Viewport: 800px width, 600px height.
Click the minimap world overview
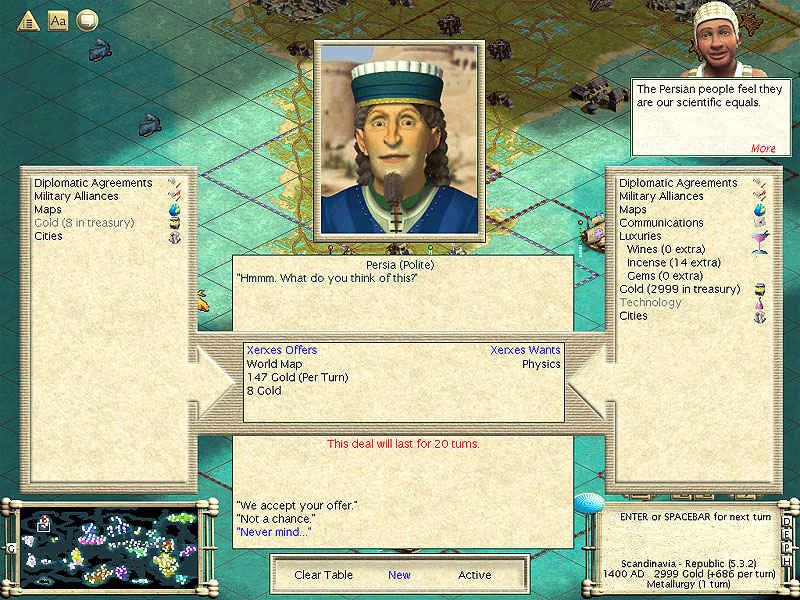point(107,549)
